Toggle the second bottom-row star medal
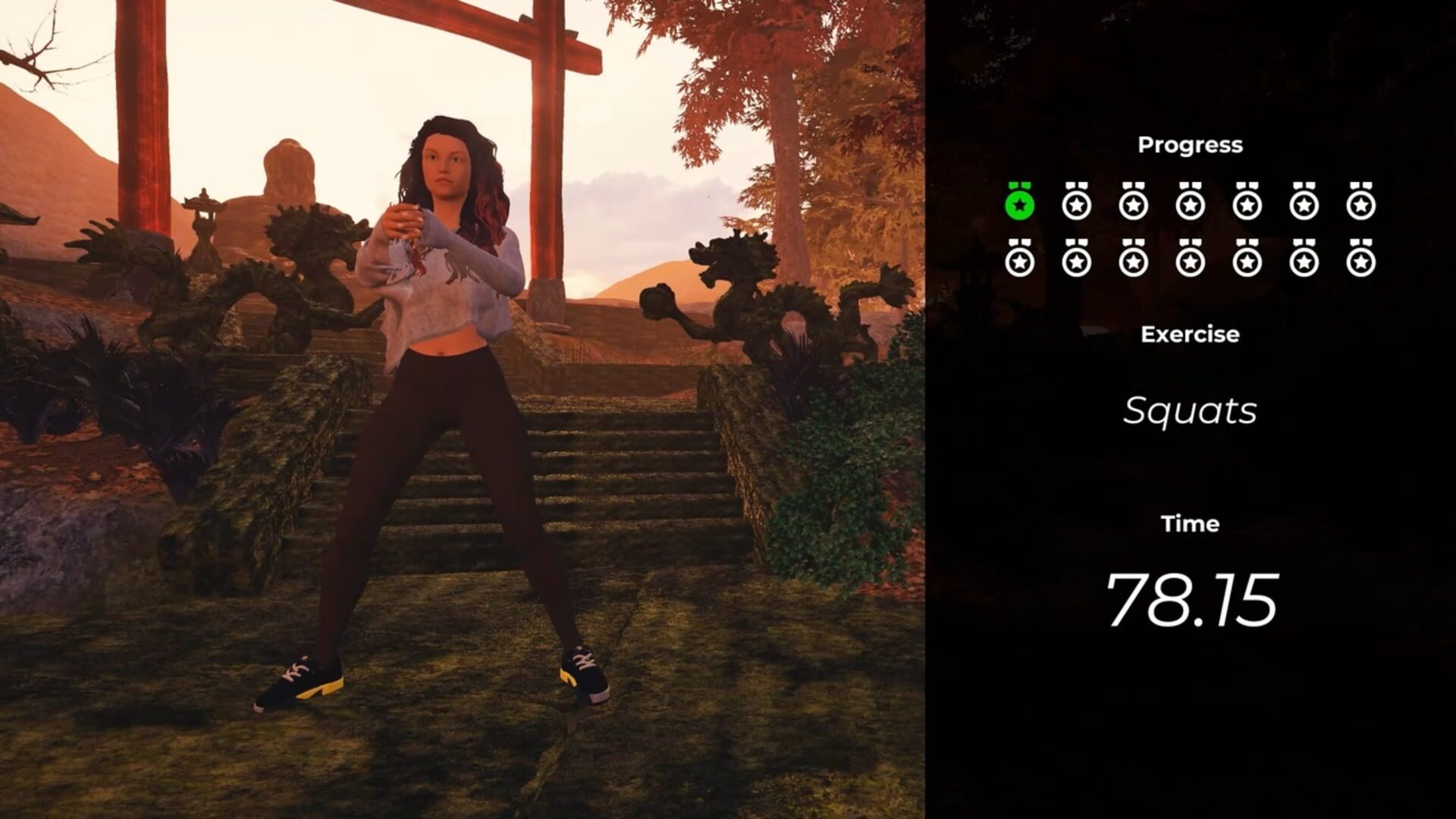 click(1075, 260)
